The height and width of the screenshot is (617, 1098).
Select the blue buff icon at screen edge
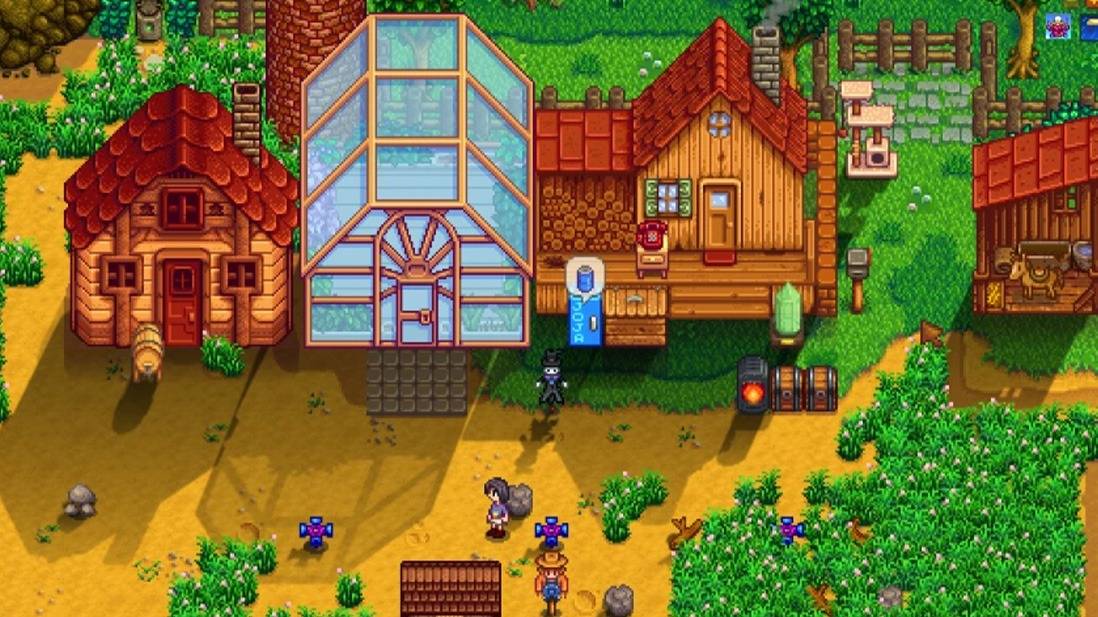(x=1089, y=26)
